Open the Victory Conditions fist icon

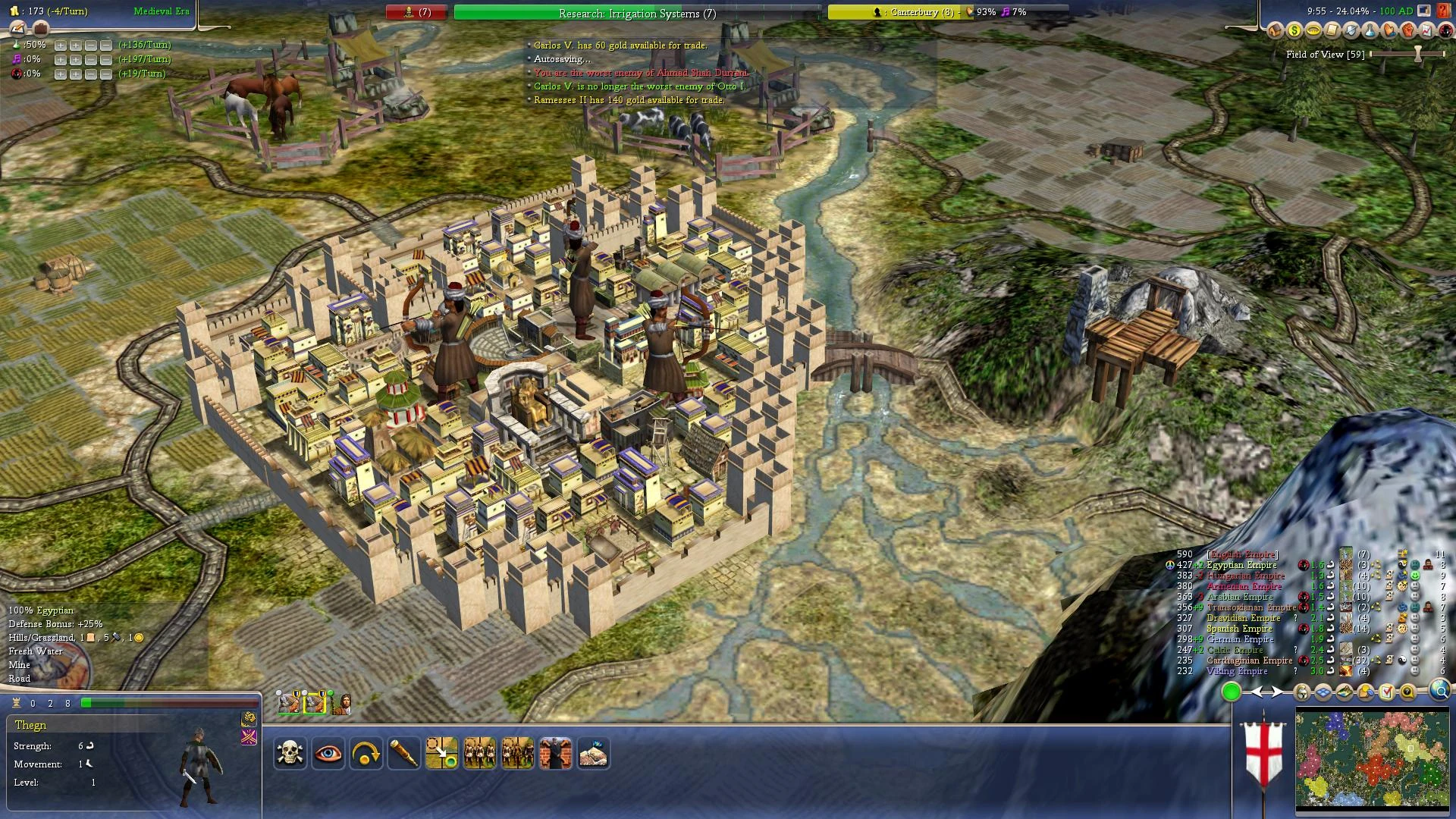1407,30
